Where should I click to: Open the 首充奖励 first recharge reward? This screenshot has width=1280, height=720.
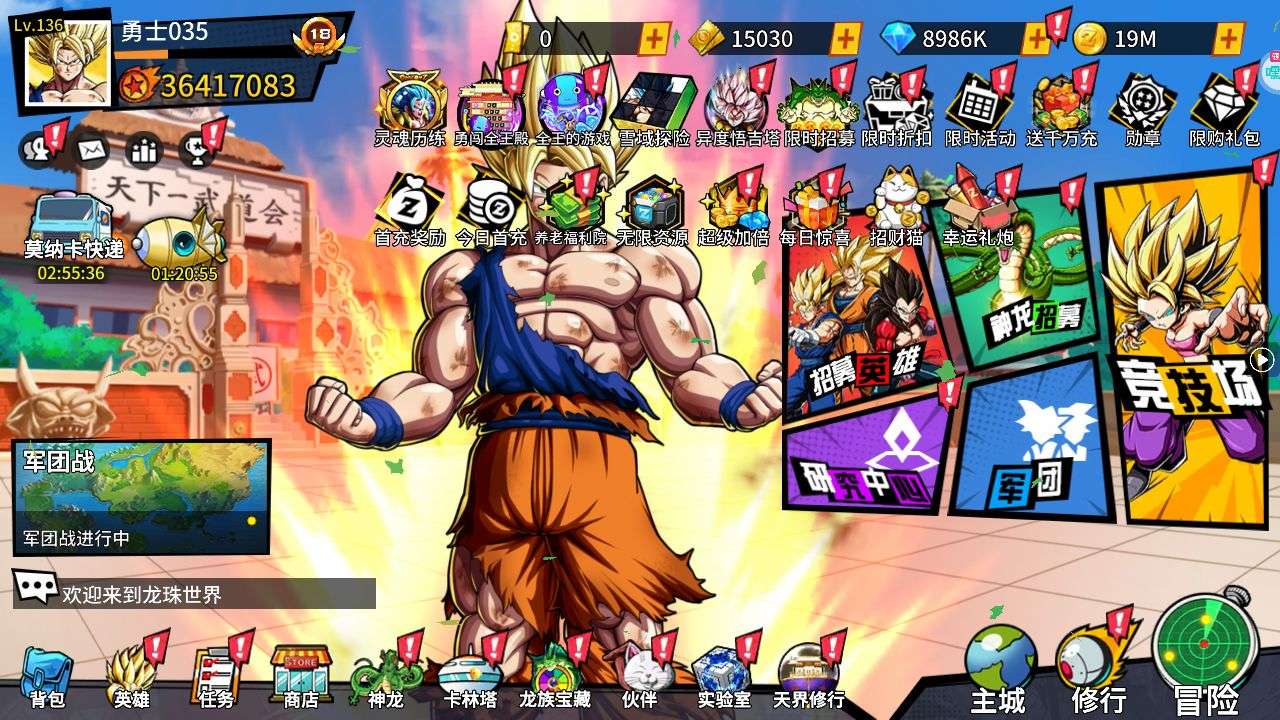409,210
